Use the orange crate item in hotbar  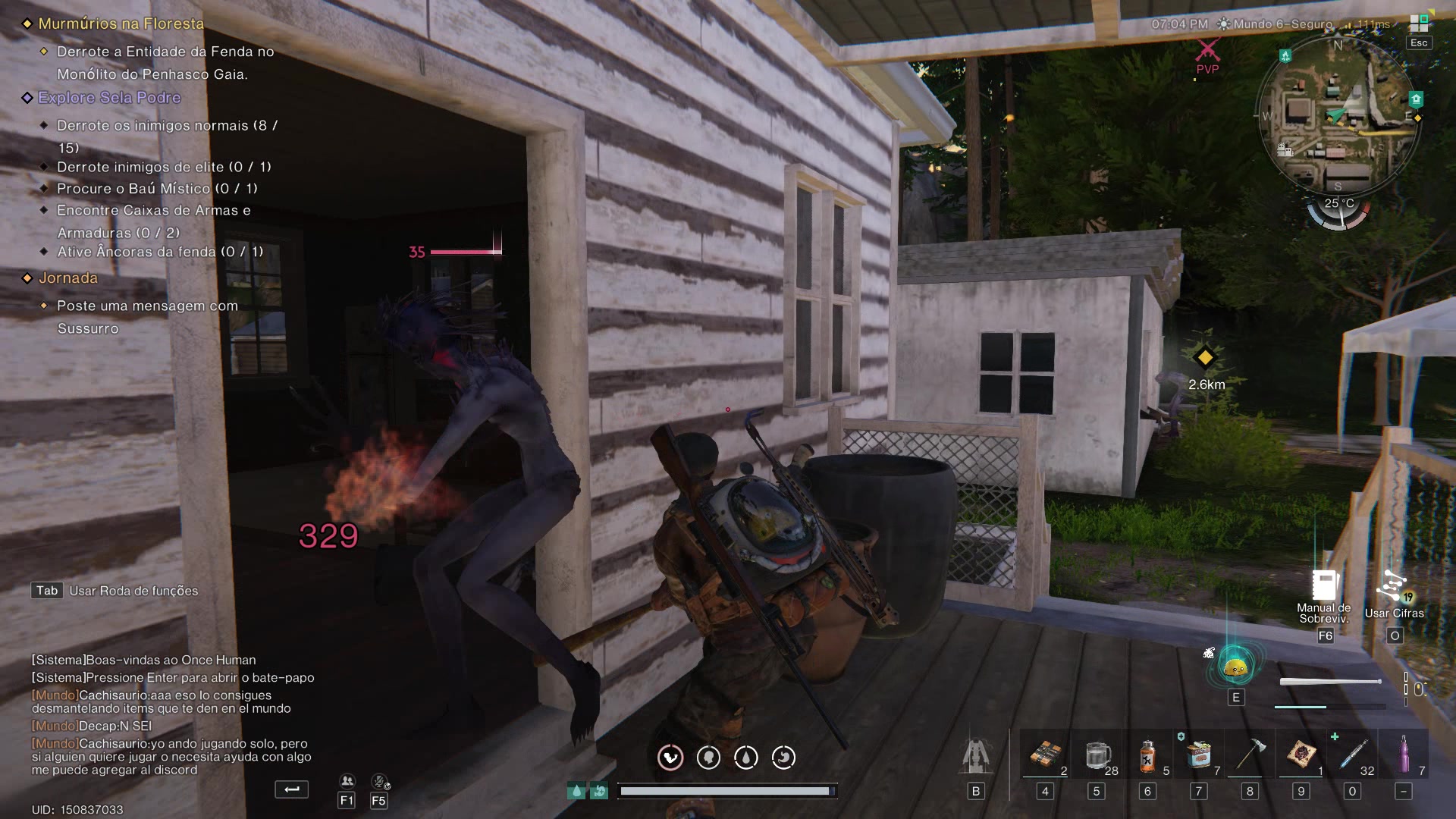tap(1045, 755)
